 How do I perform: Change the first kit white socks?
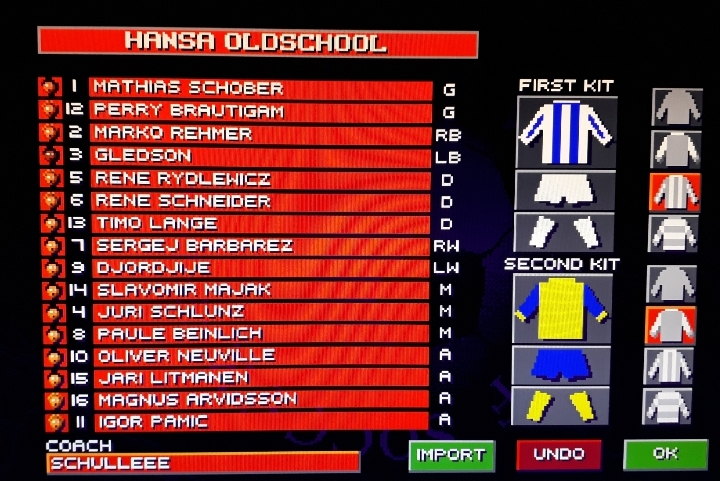click(x=566, y=231)
